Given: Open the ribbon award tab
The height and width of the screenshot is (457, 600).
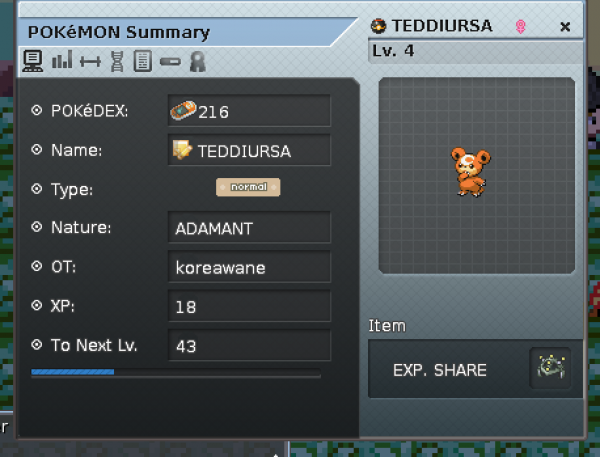Looking at the screenshot, I should point(197,61).
